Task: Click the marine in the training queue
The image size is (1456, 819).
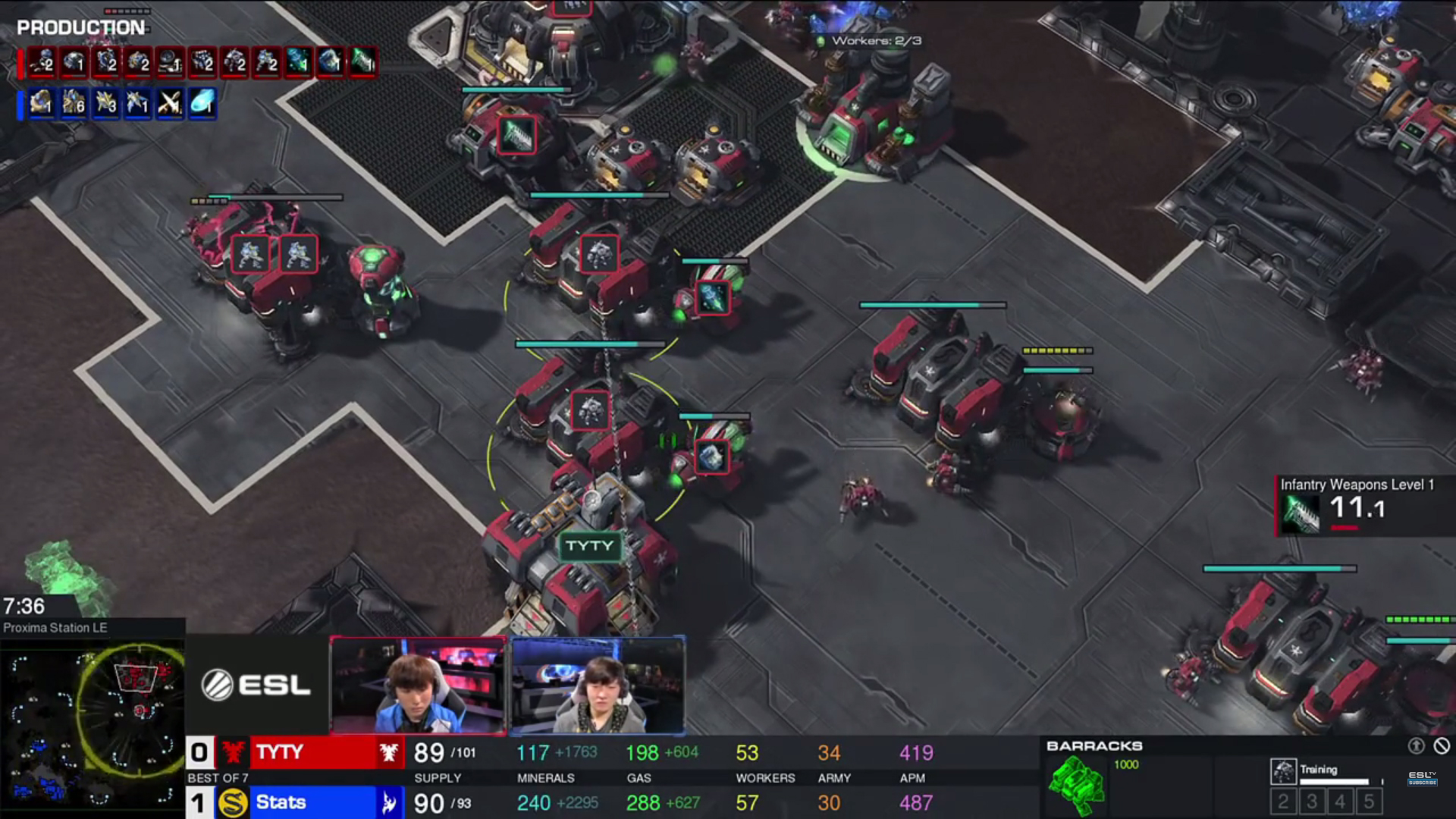Action: coord(1283,771)
